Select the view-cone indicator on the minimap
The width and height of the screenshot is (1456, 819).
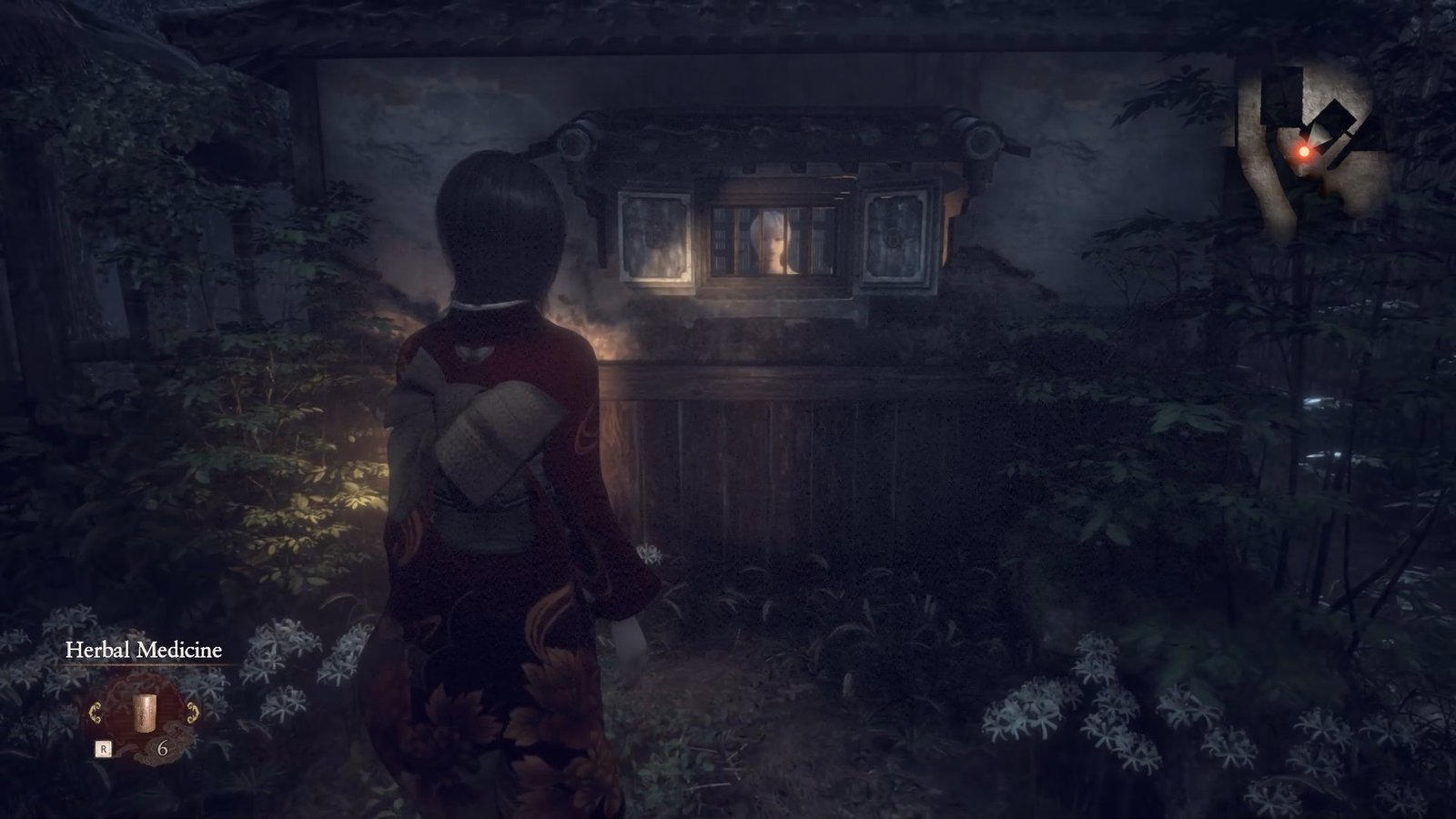pyautogui.click(x=1316, y=134)
